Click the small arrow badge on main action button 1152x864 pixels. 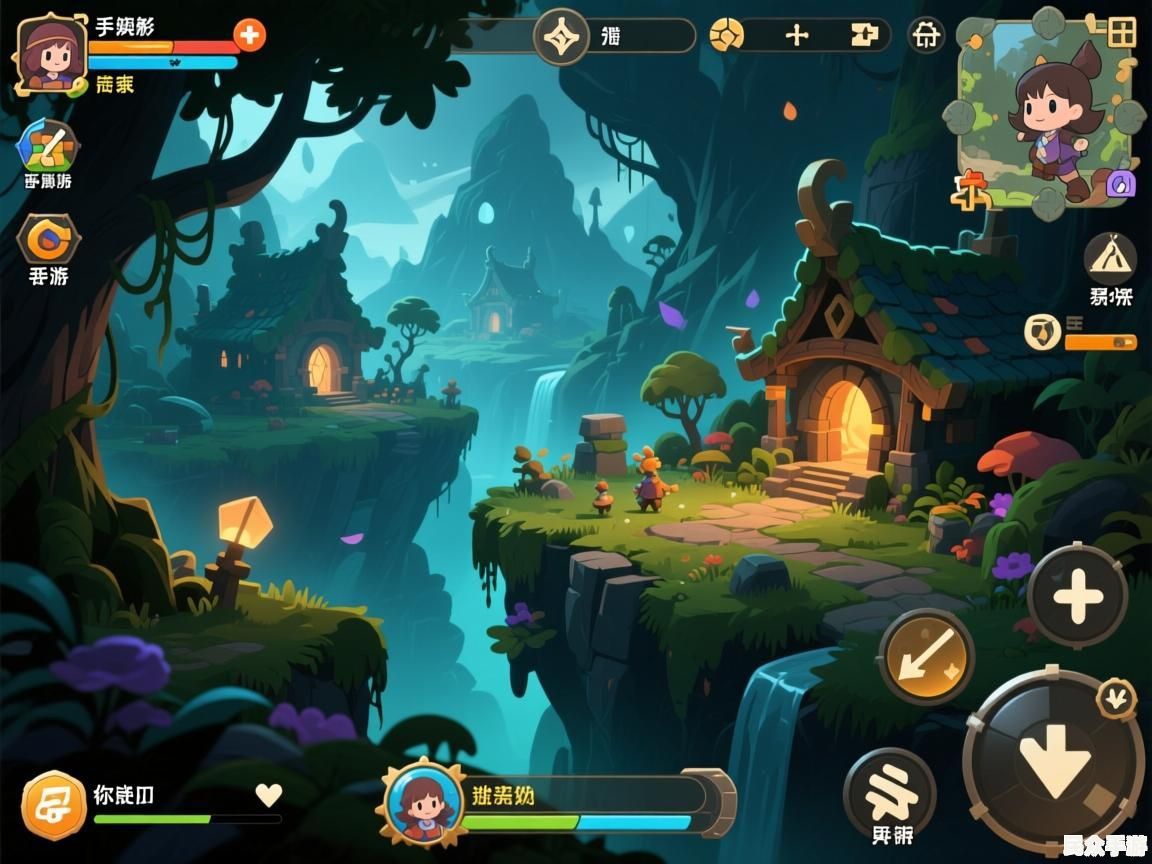point(1116,697)
